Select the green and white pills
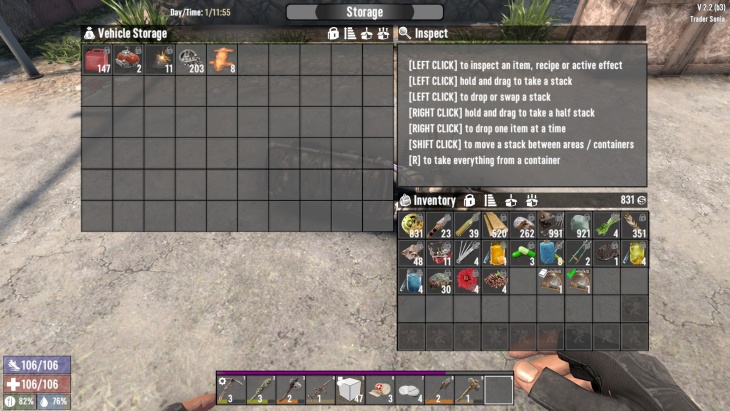The image size is (730, 411). [x=523, y=253]
